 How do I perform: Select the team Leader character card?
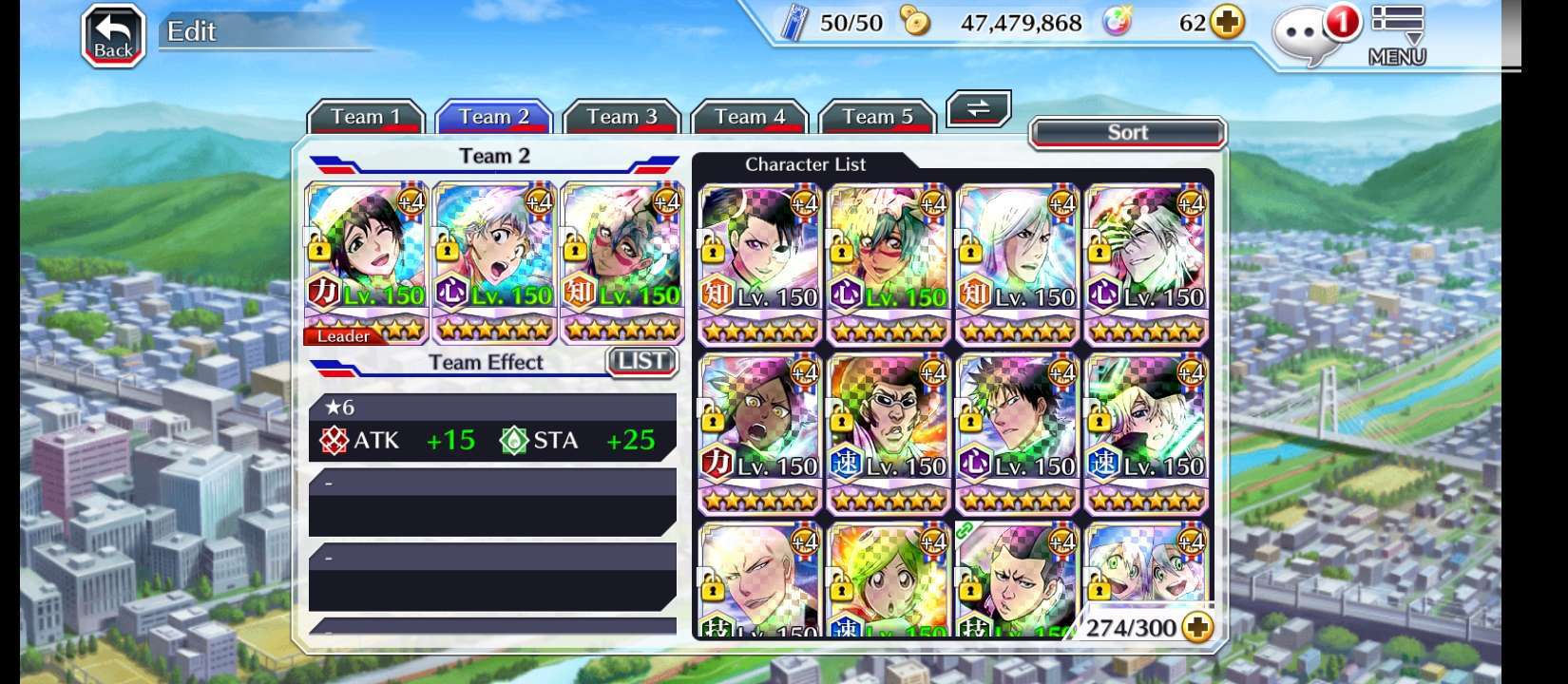366,261
